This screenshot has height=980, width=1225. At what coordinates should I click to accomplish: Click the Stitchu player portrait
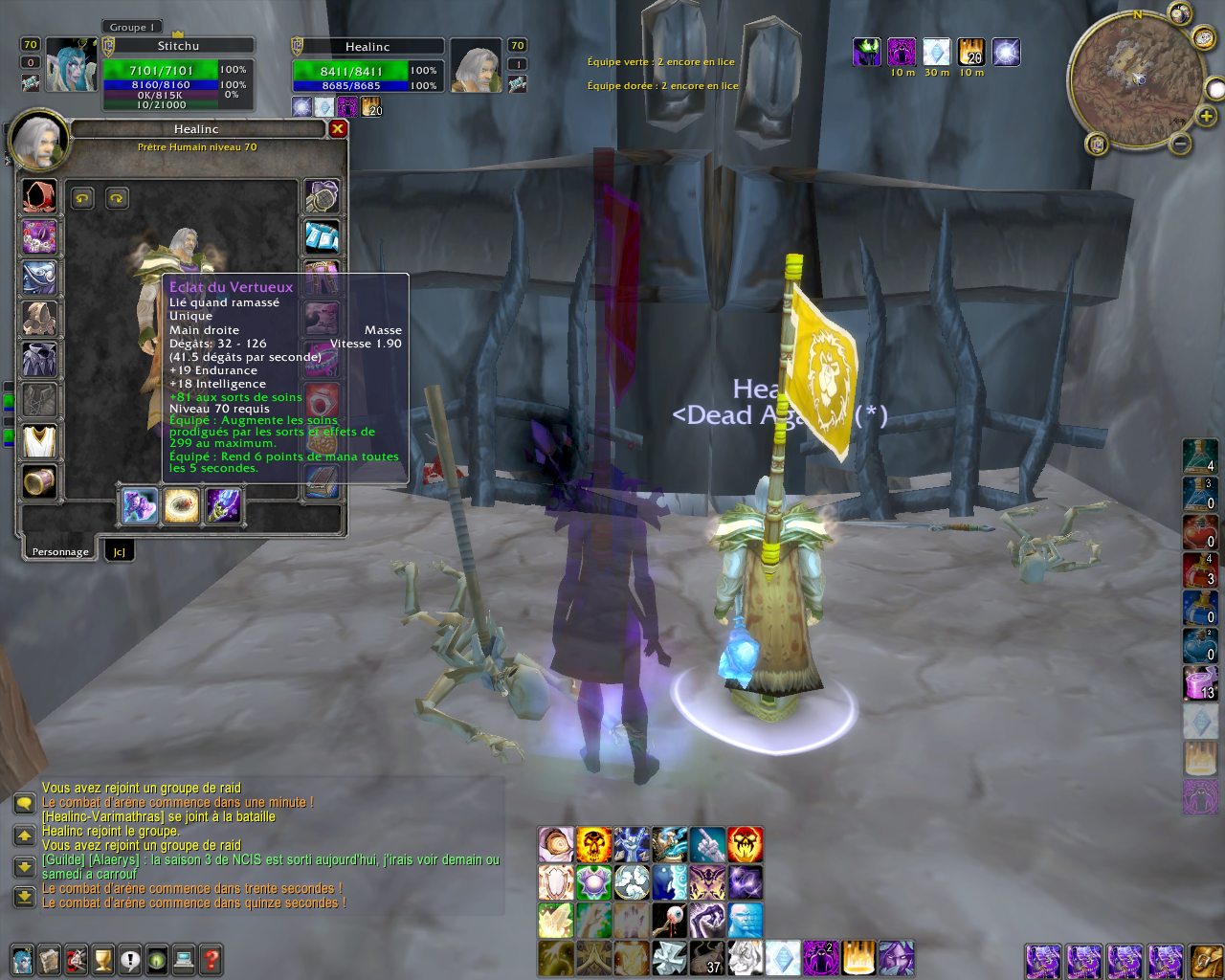(x=71, y=65)
